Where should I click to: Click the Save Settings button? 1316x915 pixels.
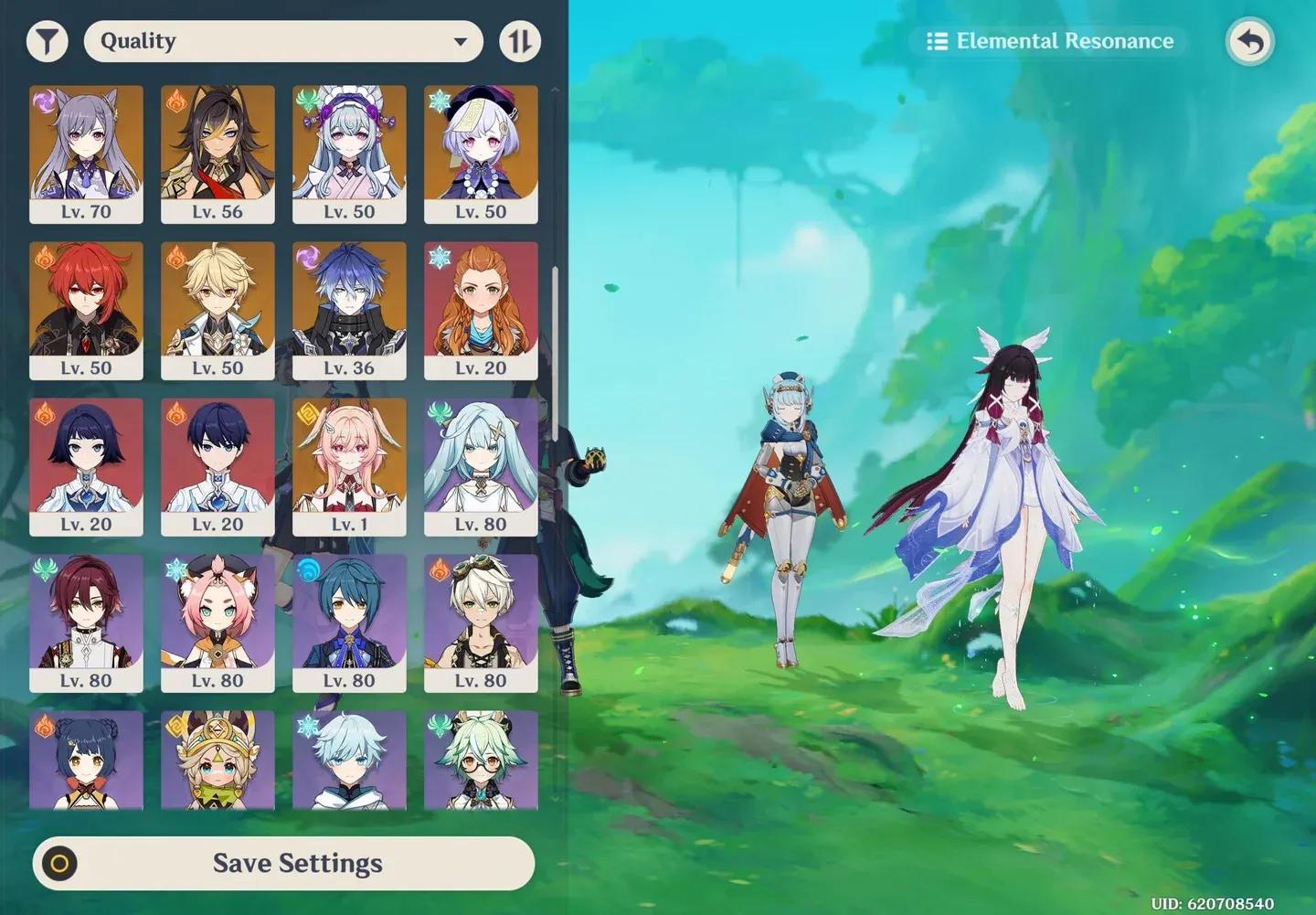pyautogui.click(x=297, y=863)
